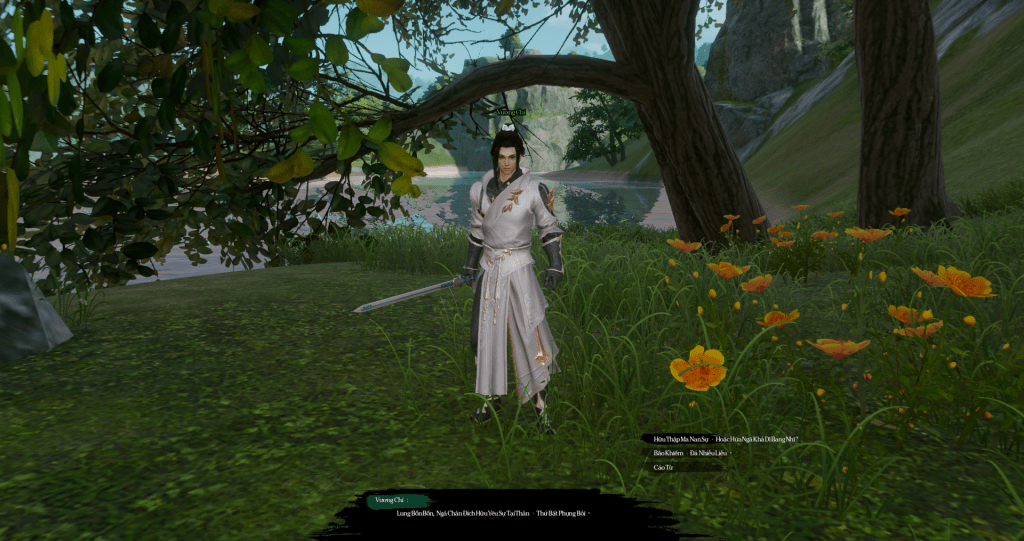The width and height of the screenshot is (1024, 541).
Task: Select the 'Bão Khiểm' dialogue reply
Action: 691,453
